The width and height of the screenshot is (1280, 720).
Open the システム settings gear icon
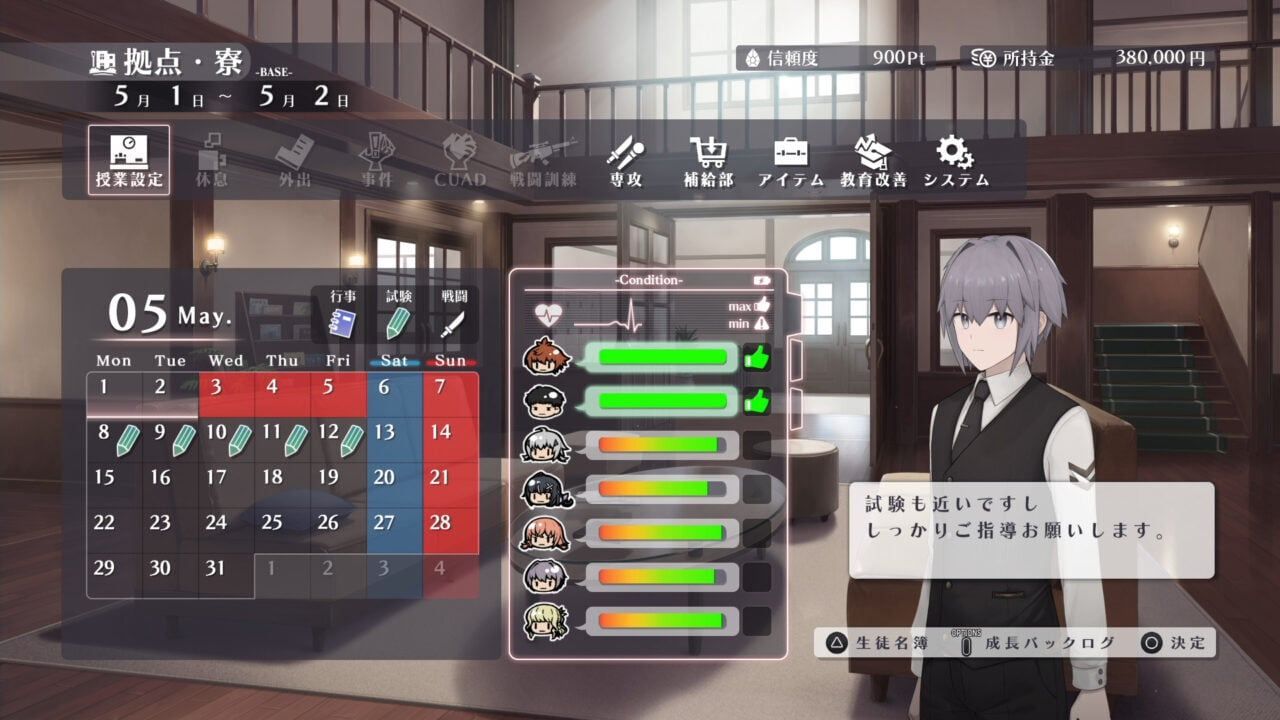(956, 160)
